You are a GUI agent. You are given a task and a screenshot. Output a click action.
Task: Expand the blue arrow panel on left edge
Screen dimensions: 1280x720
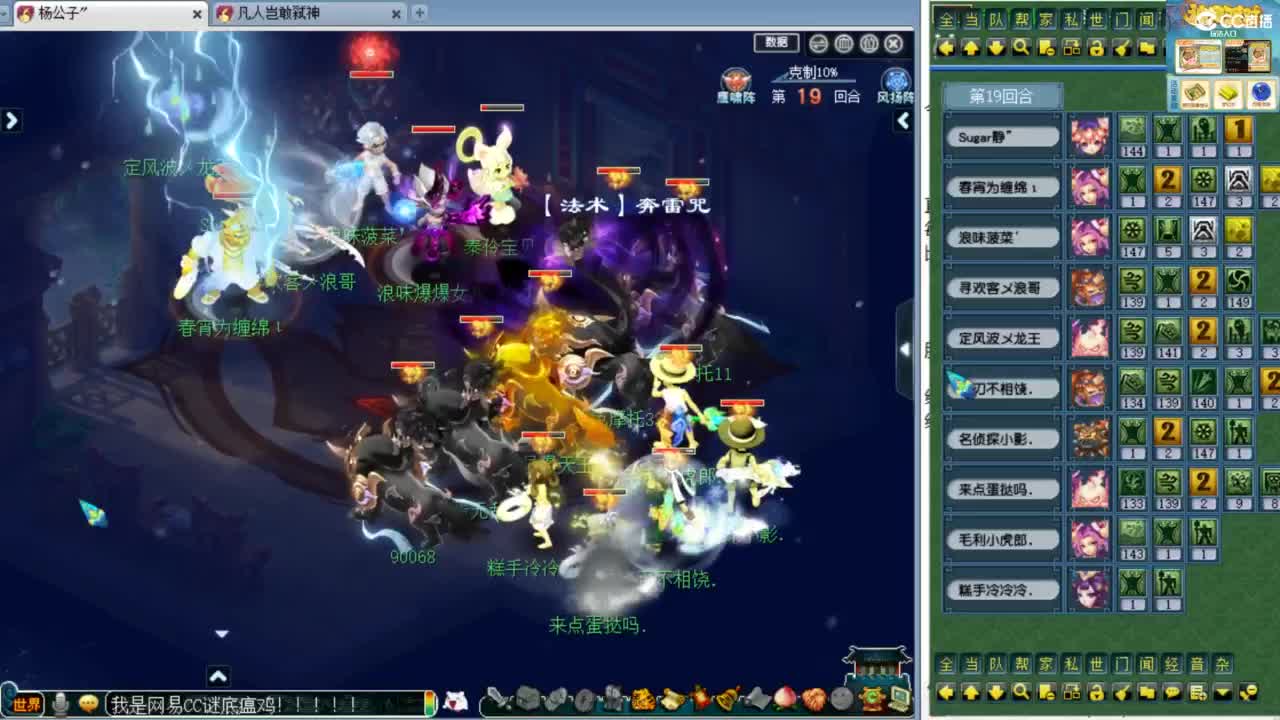pos(10,120)
